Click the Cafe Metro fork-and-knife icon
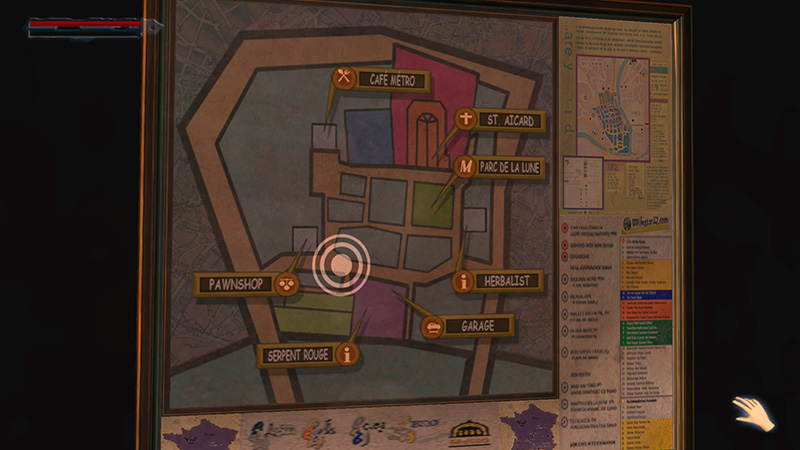800x450 pixels. 344,77
